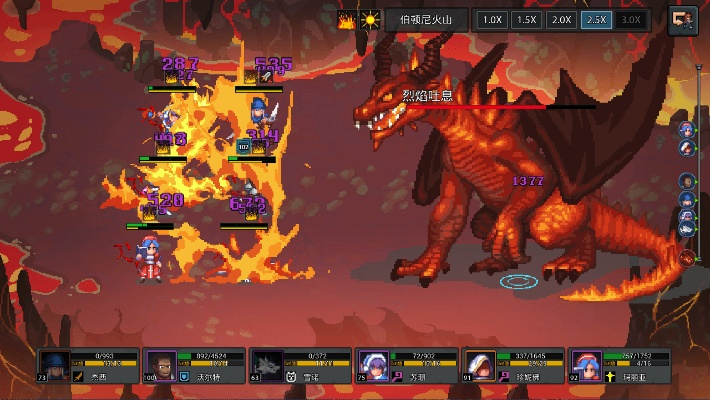
Task: Choose the dimmed 3.0X speed option
Action: click(x=630, y=19)
